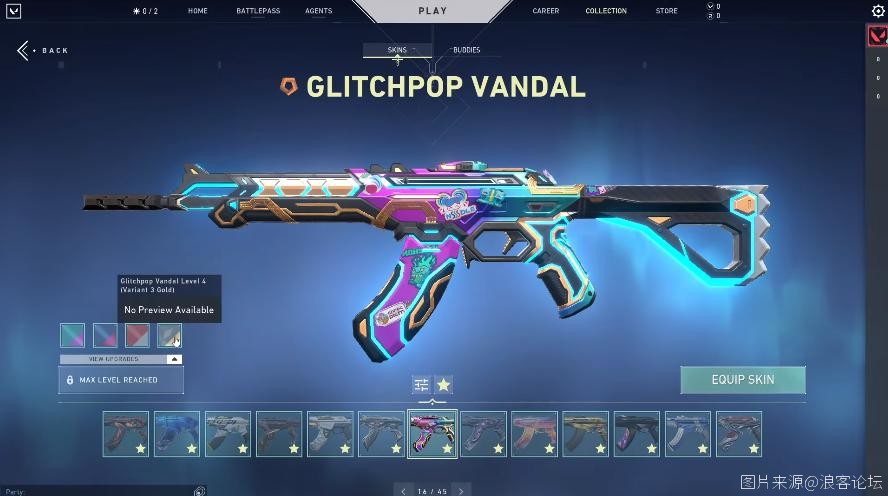Choose the gold variant swatch
The height and width of the screenshot is (496, 888).
[x=169, y=335]
